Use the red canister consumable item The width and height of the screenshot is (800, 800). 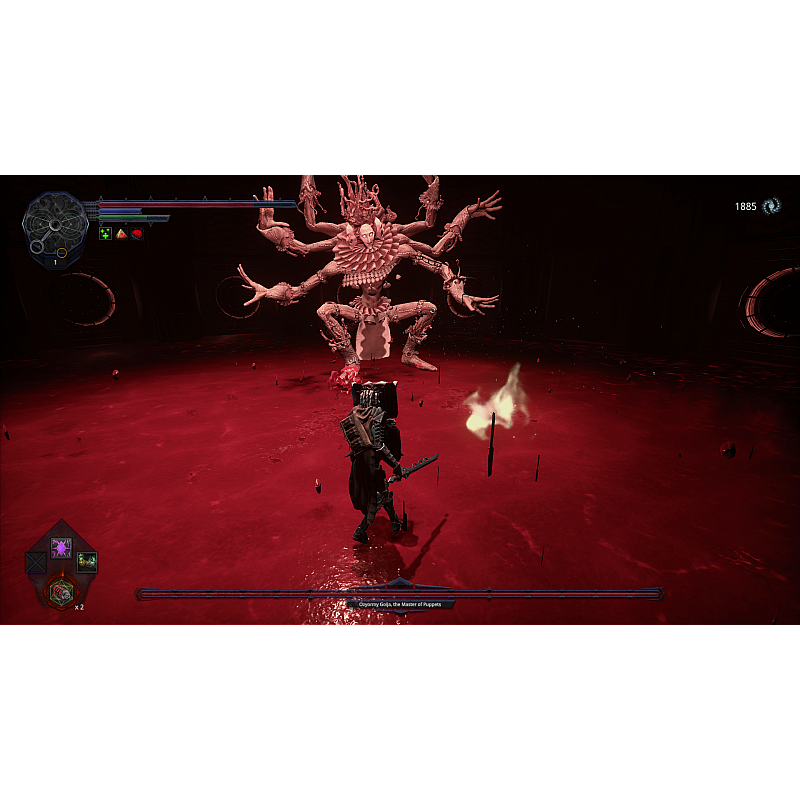tap(62, 592)
